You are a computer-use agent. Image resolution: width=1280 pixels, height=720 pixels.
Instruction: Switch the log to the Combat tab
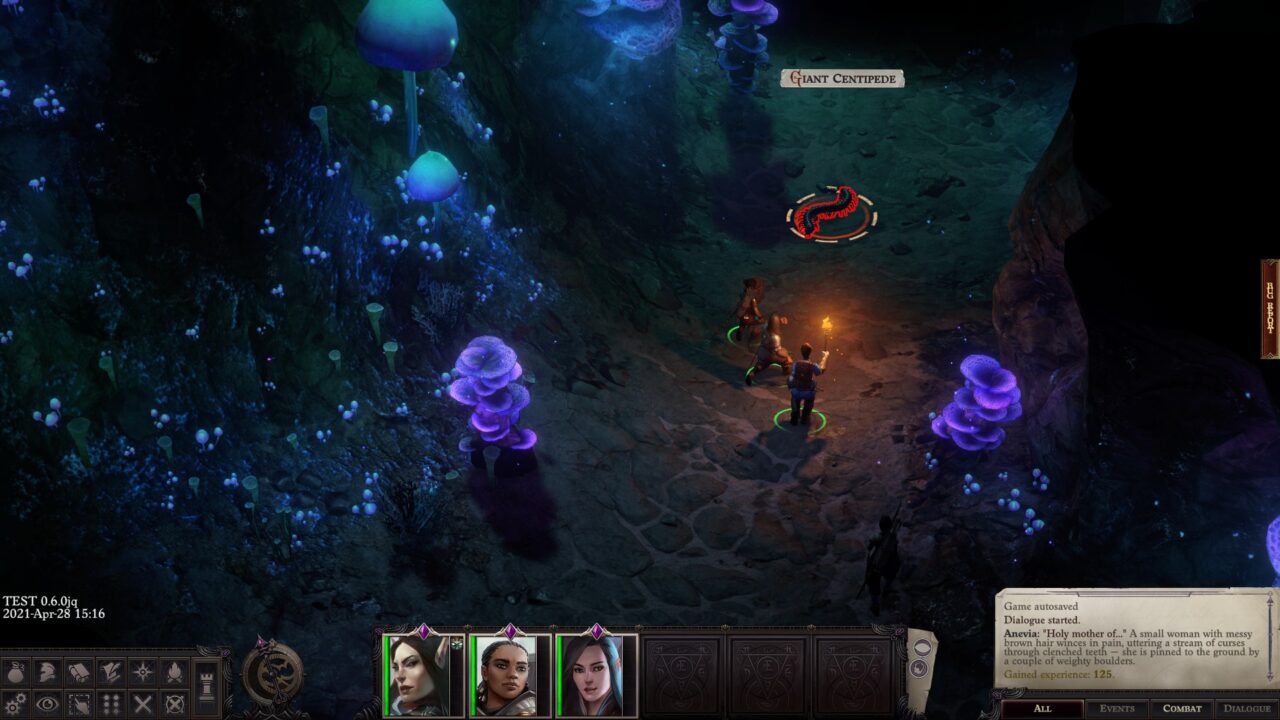(x=1182, y=709)
